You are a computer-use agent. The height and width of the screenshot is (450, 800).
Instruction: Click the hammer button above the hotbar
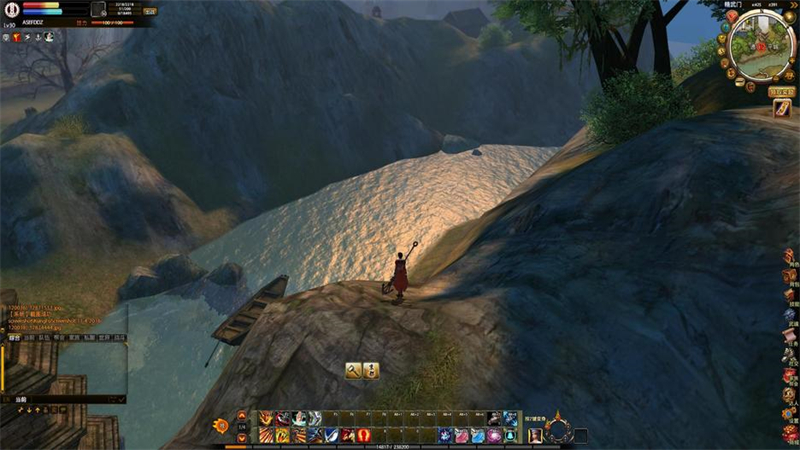(x=353, y=370)
